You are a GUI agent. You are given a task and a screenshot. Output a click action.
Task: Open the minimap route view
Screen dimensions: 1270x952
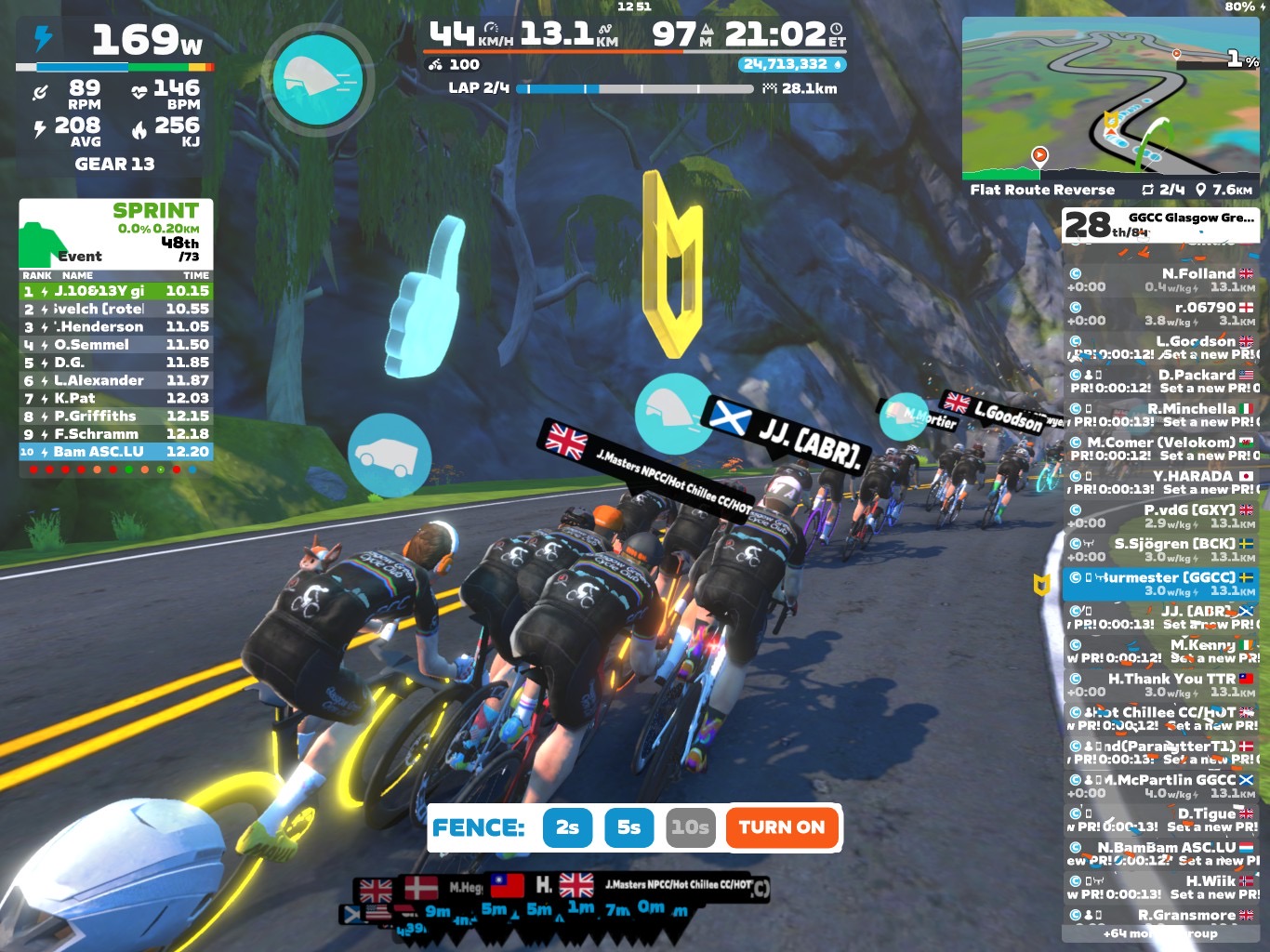(x=1110, y=98)
